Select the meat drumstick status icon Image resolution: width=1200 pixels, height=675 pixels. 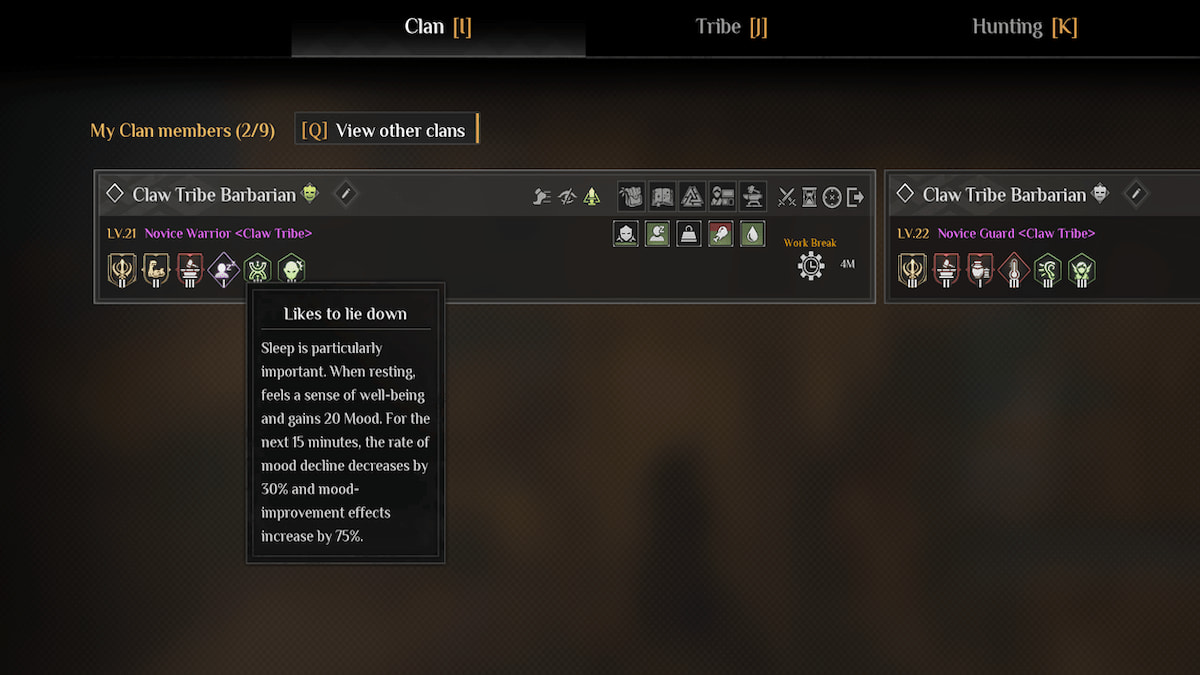pos(720,234)
